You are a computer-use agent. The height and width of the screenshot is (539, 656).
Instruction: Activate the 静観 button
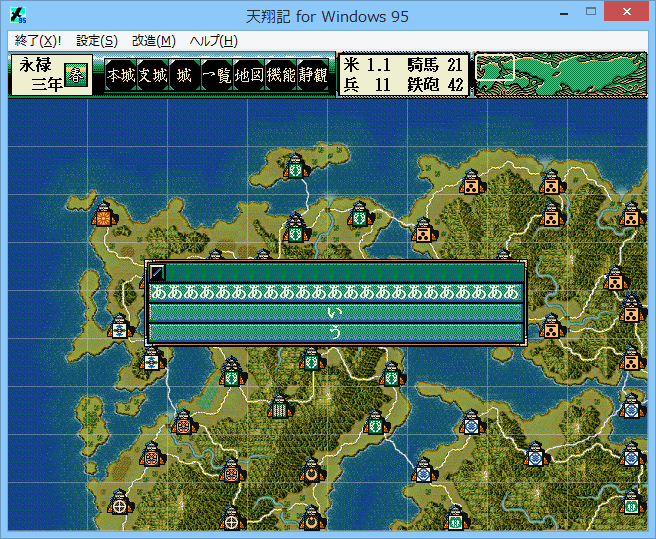(x=312, y=75)
